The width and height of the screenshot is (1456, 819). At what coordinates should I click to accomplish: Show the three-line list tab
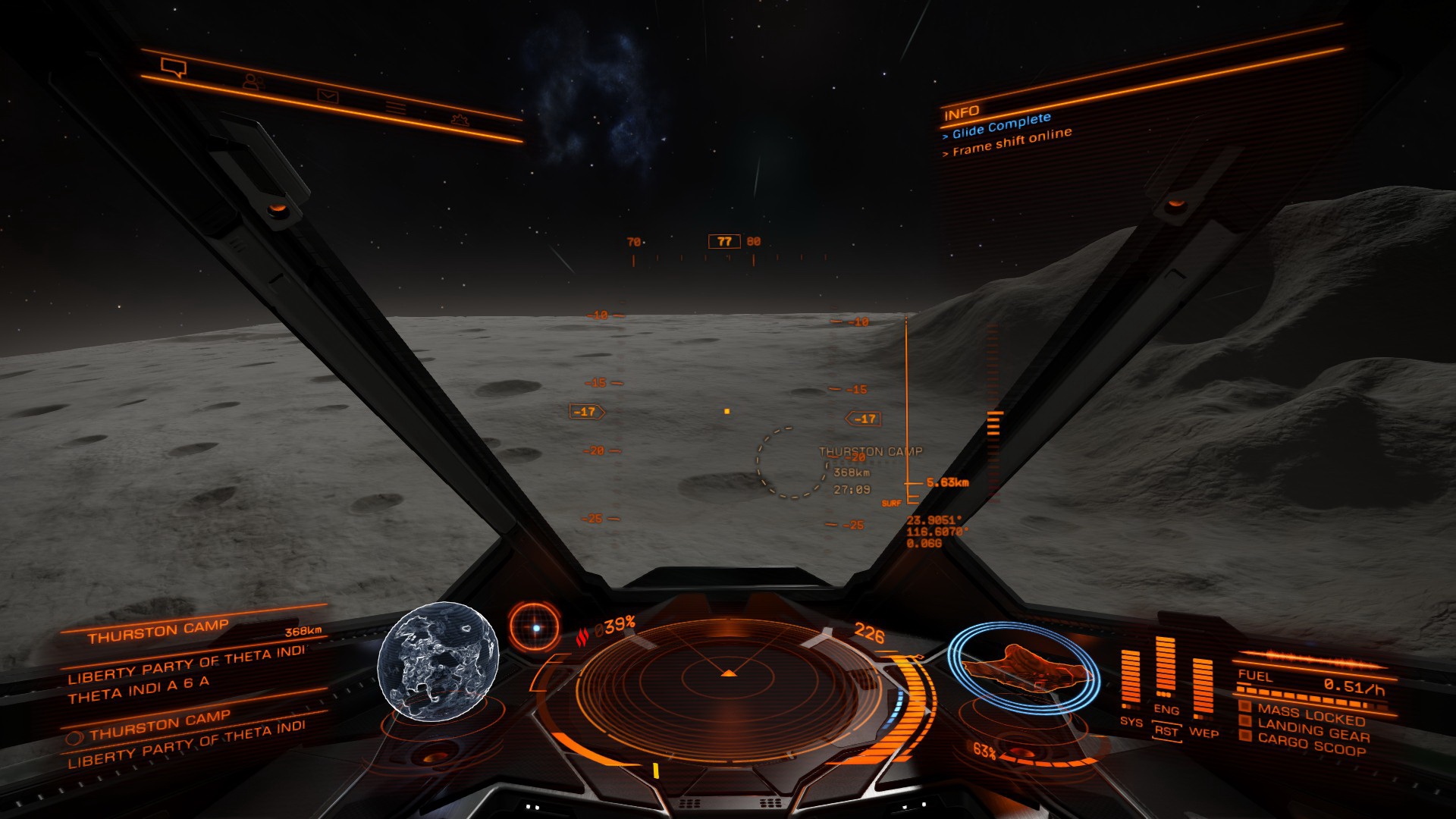coord(396,108)
